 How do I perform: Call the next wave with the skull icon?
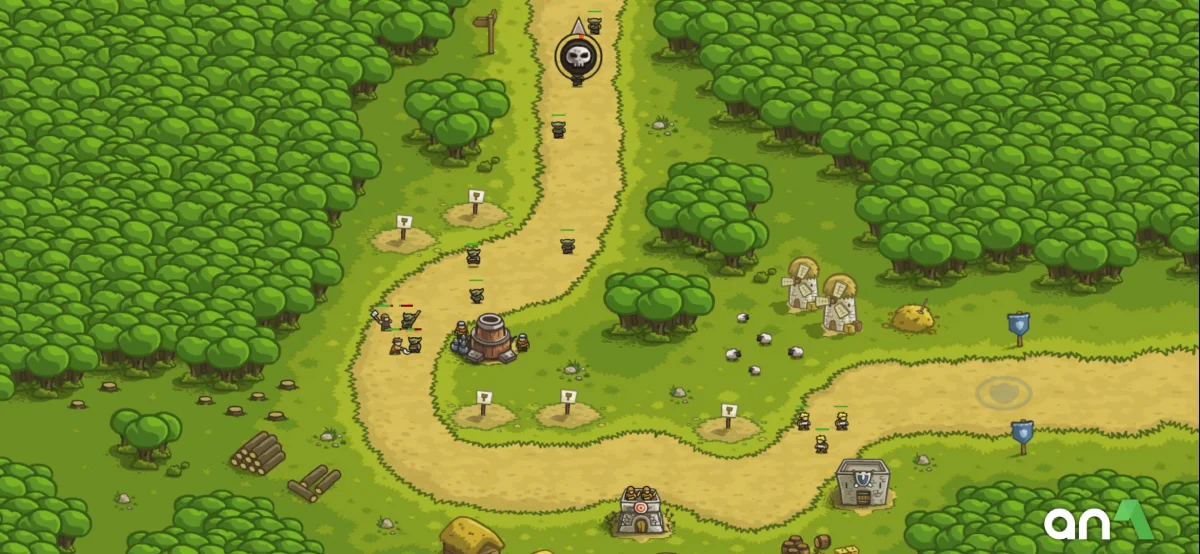(578, 56)
